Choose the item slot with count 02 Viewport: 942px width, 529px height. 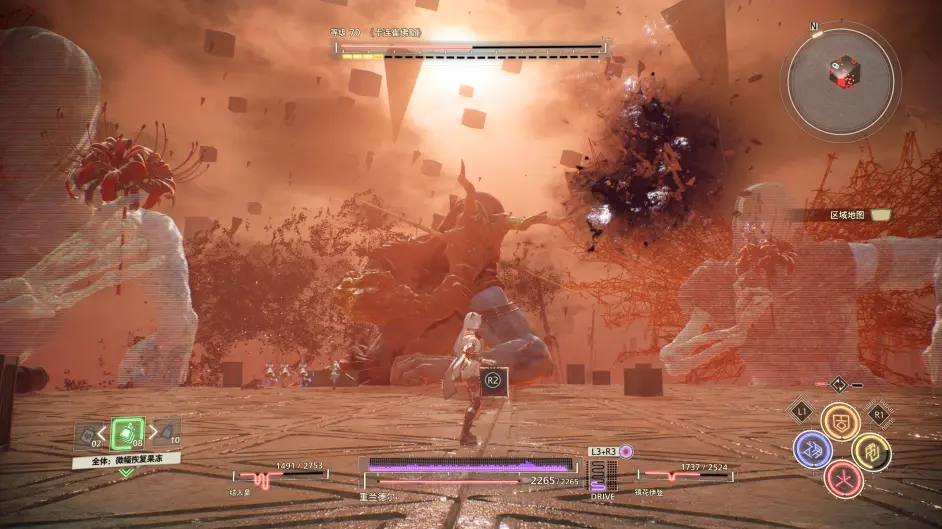90,434
